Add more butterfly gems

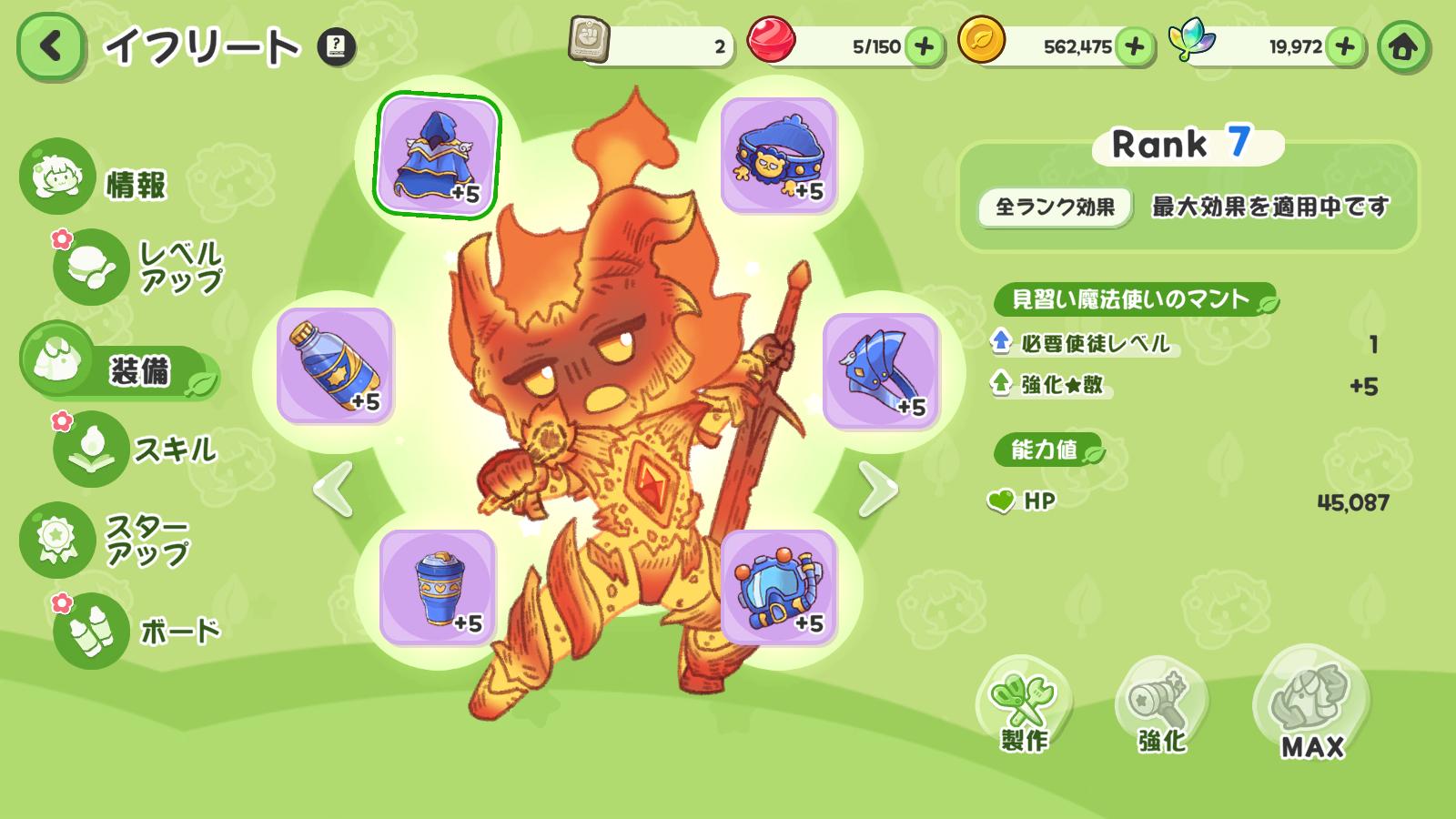tap(1345, 46)
